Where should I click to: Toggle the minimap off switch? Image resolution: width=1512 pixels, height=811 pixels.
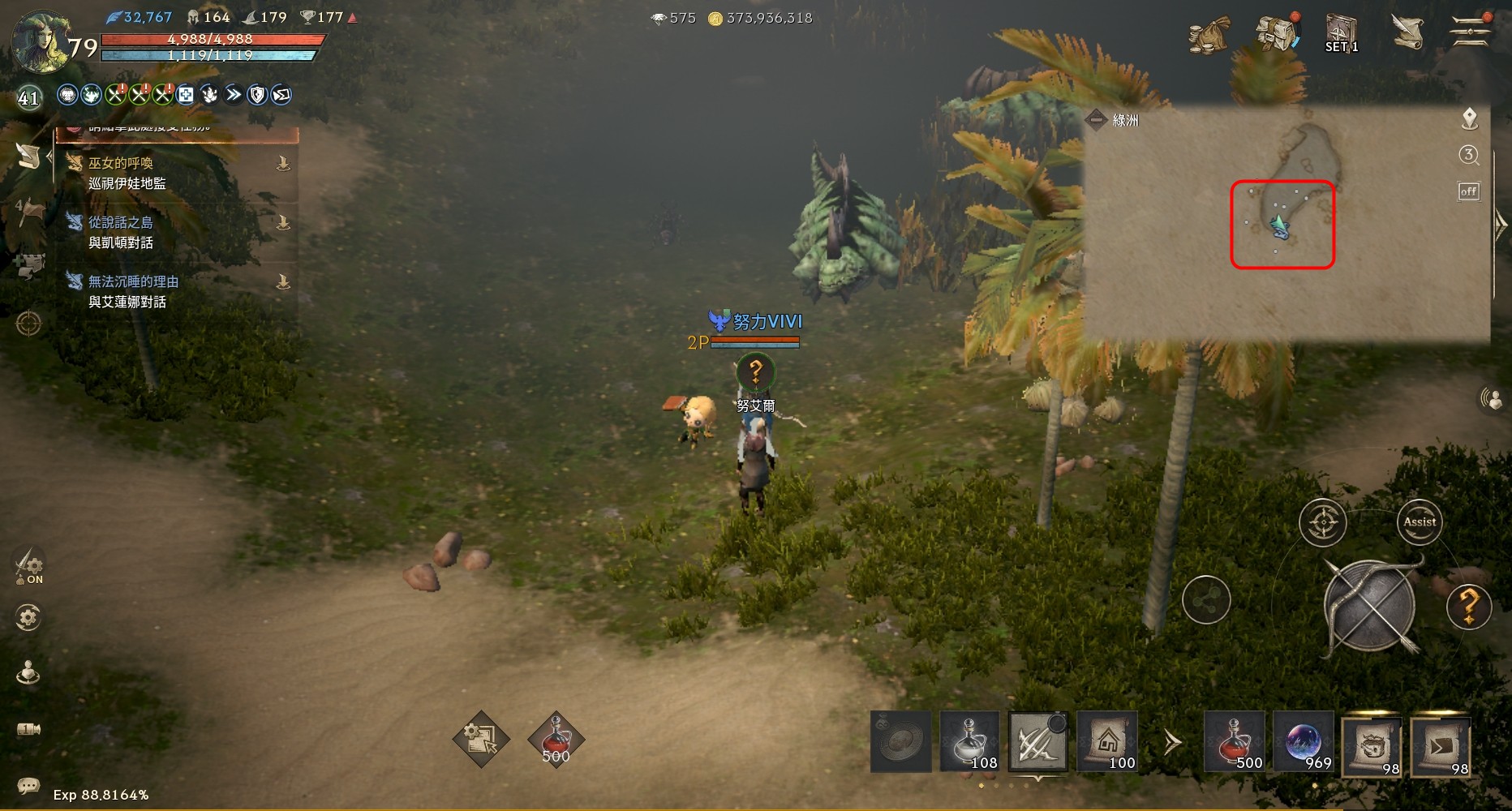point(1469,191)
